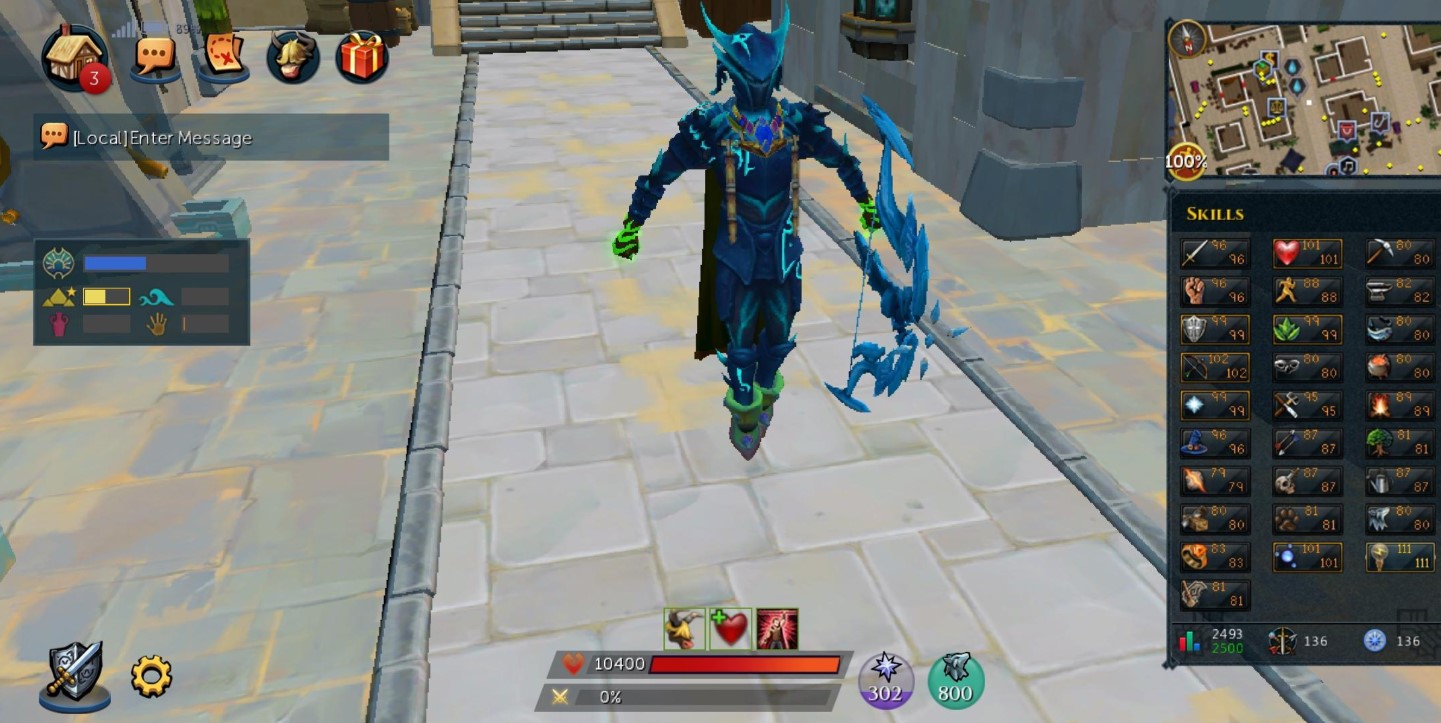The width and height of the screenshot is (1441, 723).
Task: Select the Mining pickaxe skill
Action: [x=1400, y=253]
